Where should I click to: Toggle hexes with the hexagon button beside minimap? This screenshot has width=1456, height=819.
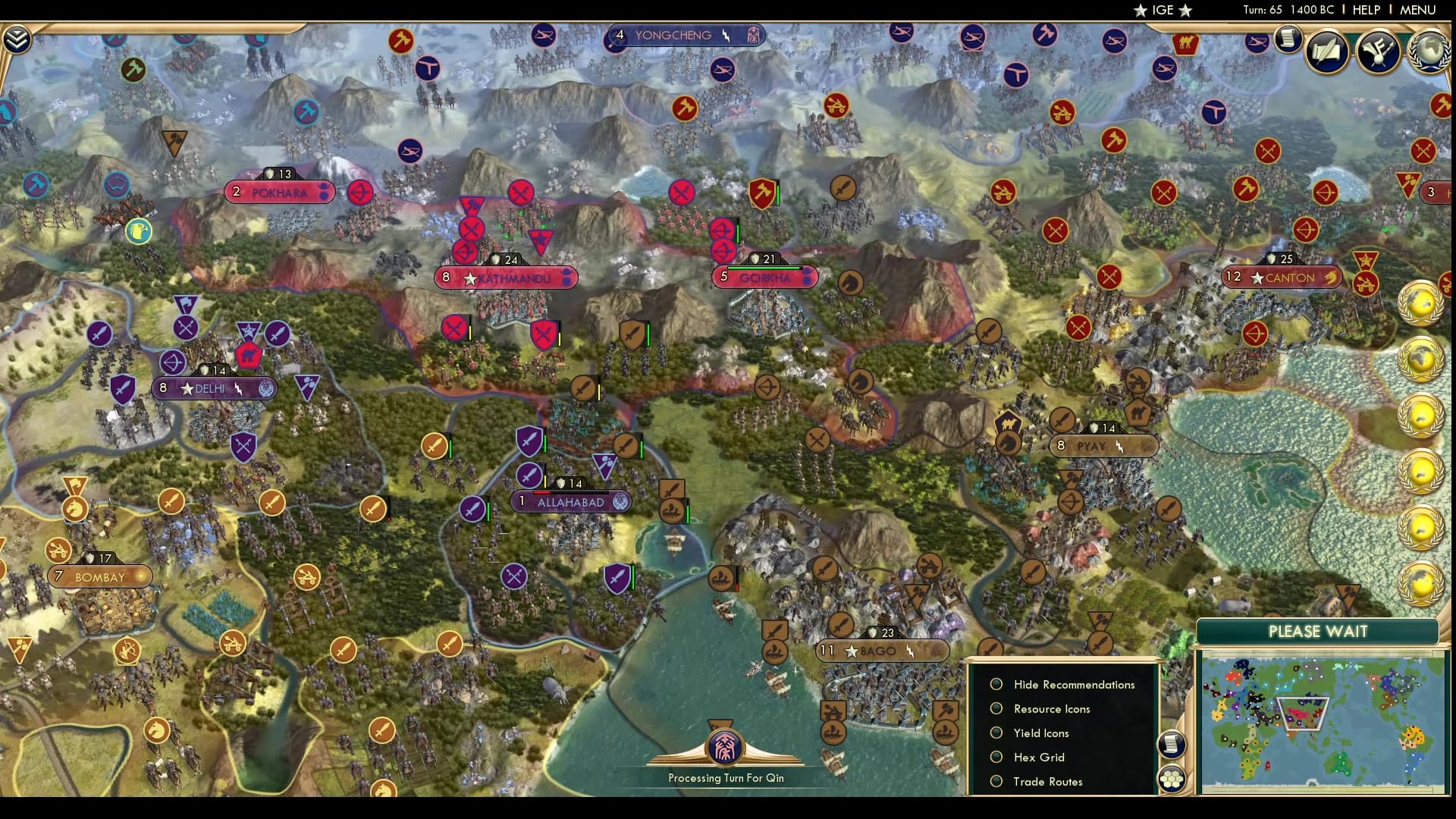(1172, 779)
